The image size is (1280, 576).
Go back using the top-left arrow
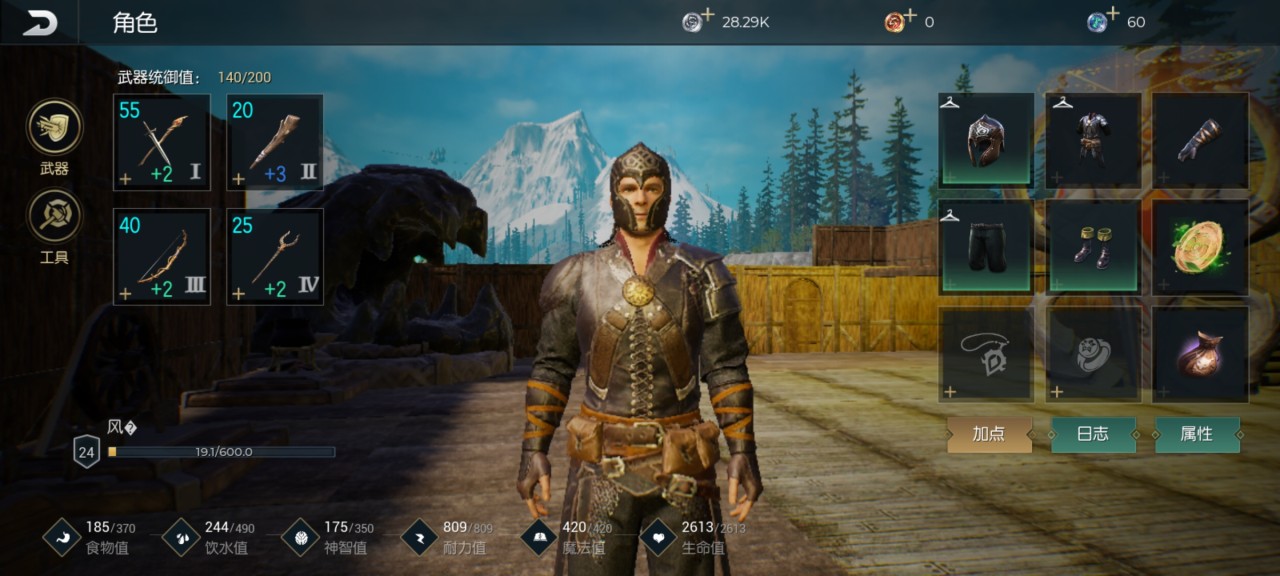[40, 22]
